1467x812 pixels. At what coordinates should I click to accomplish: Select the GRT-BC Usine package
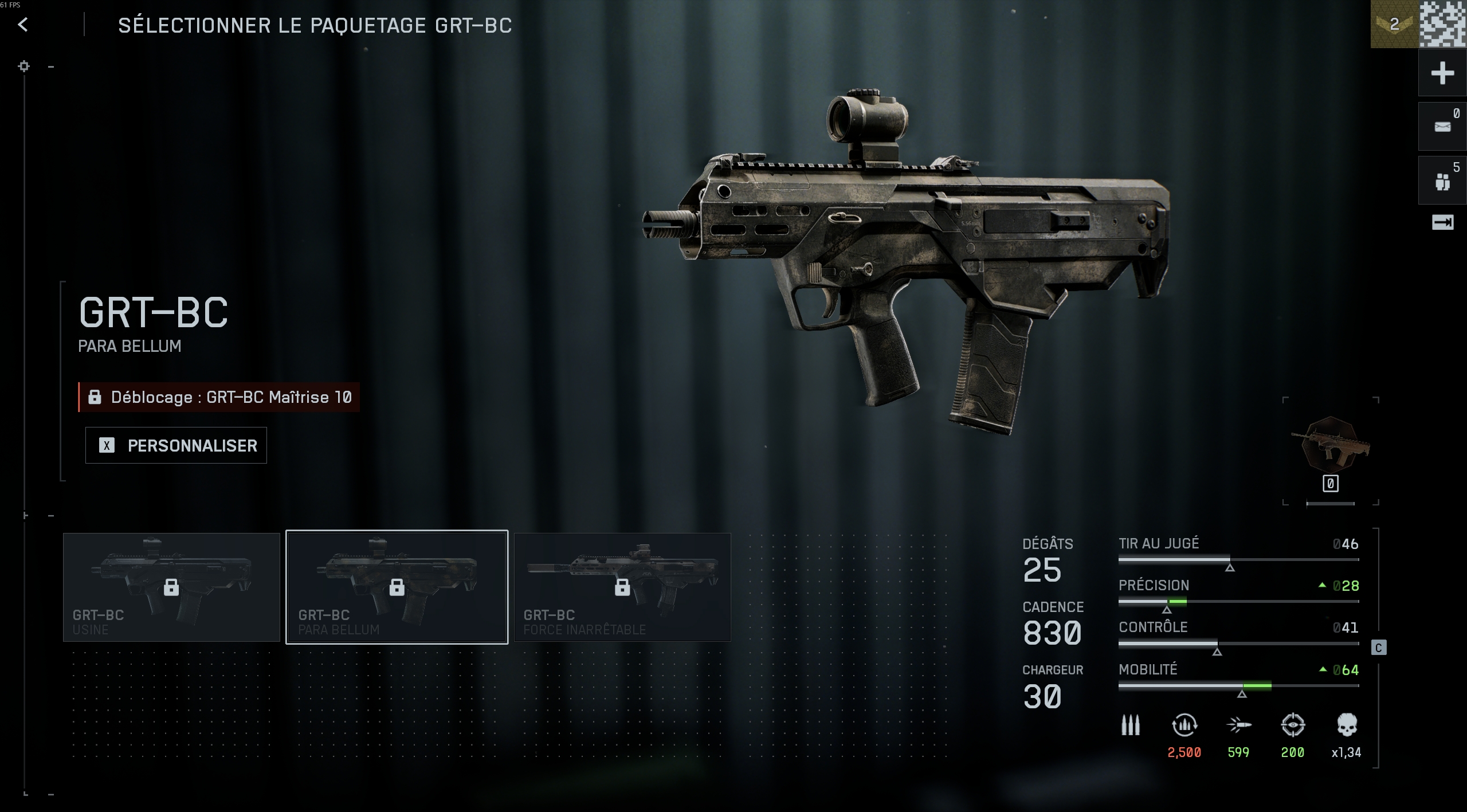[171, 587]
